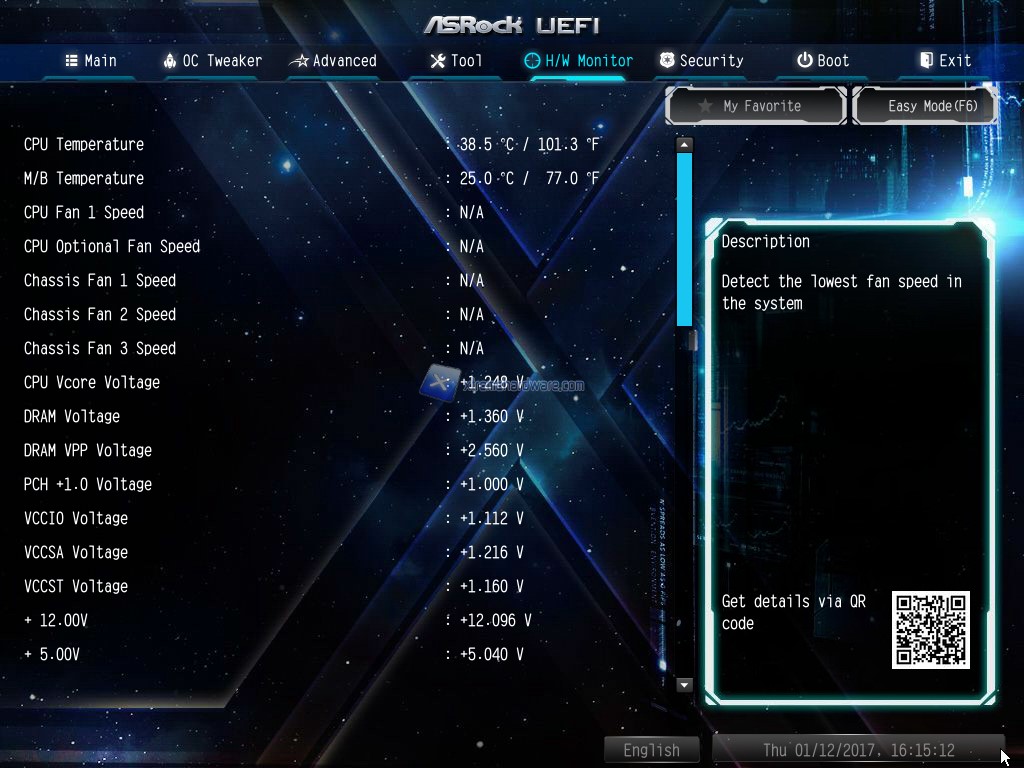Change the English language setting
The image size is (1024, 768).
point(651,750)
